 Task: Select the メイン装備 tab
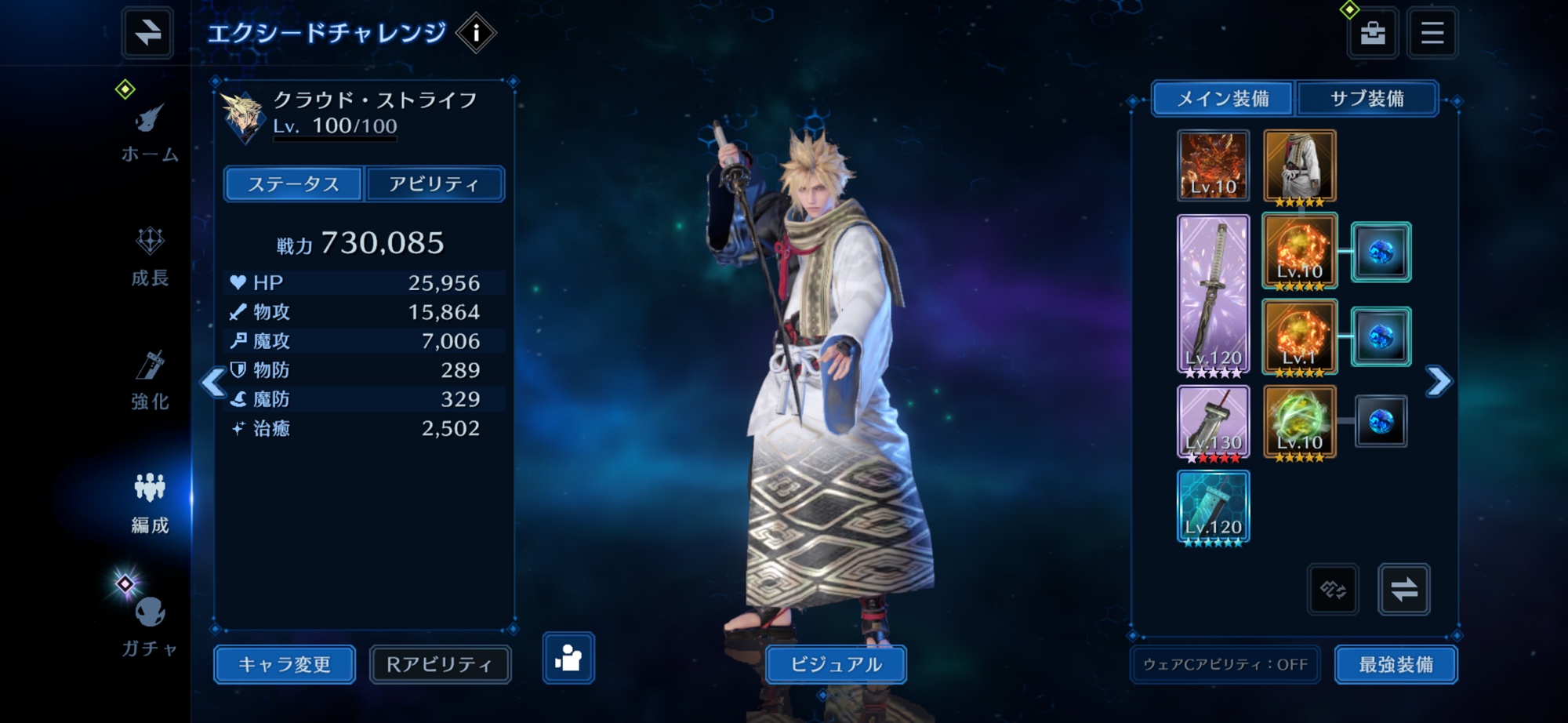click(x=1223, y=99)
